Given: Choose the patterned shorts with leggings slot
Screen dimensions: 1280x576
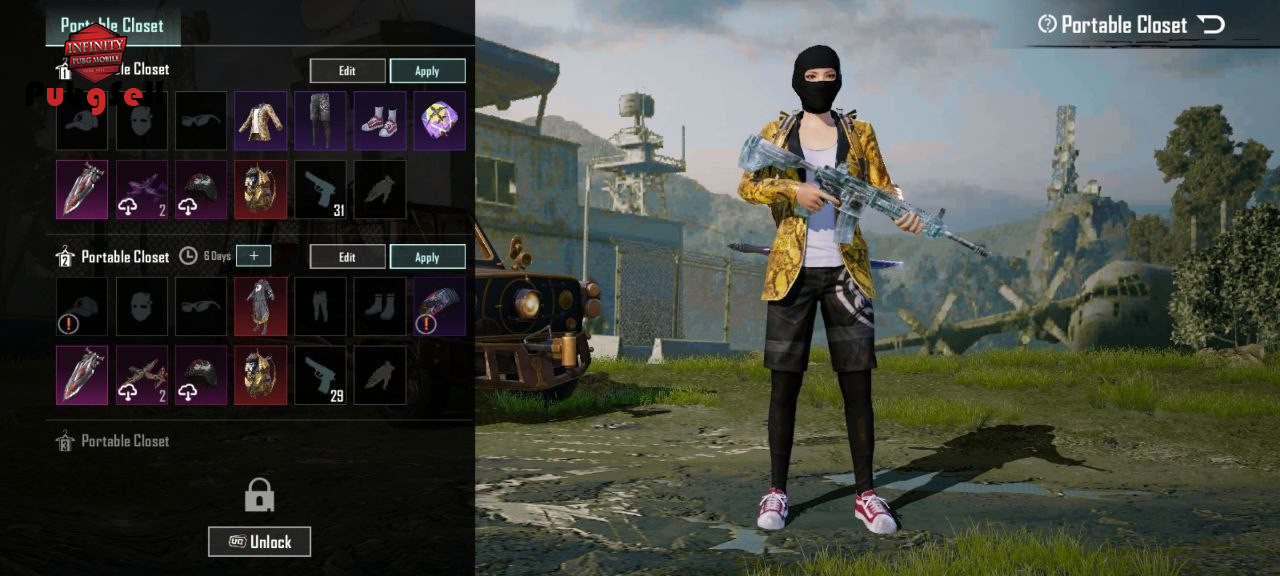Looking at the screenshot, I should point(320,121).
